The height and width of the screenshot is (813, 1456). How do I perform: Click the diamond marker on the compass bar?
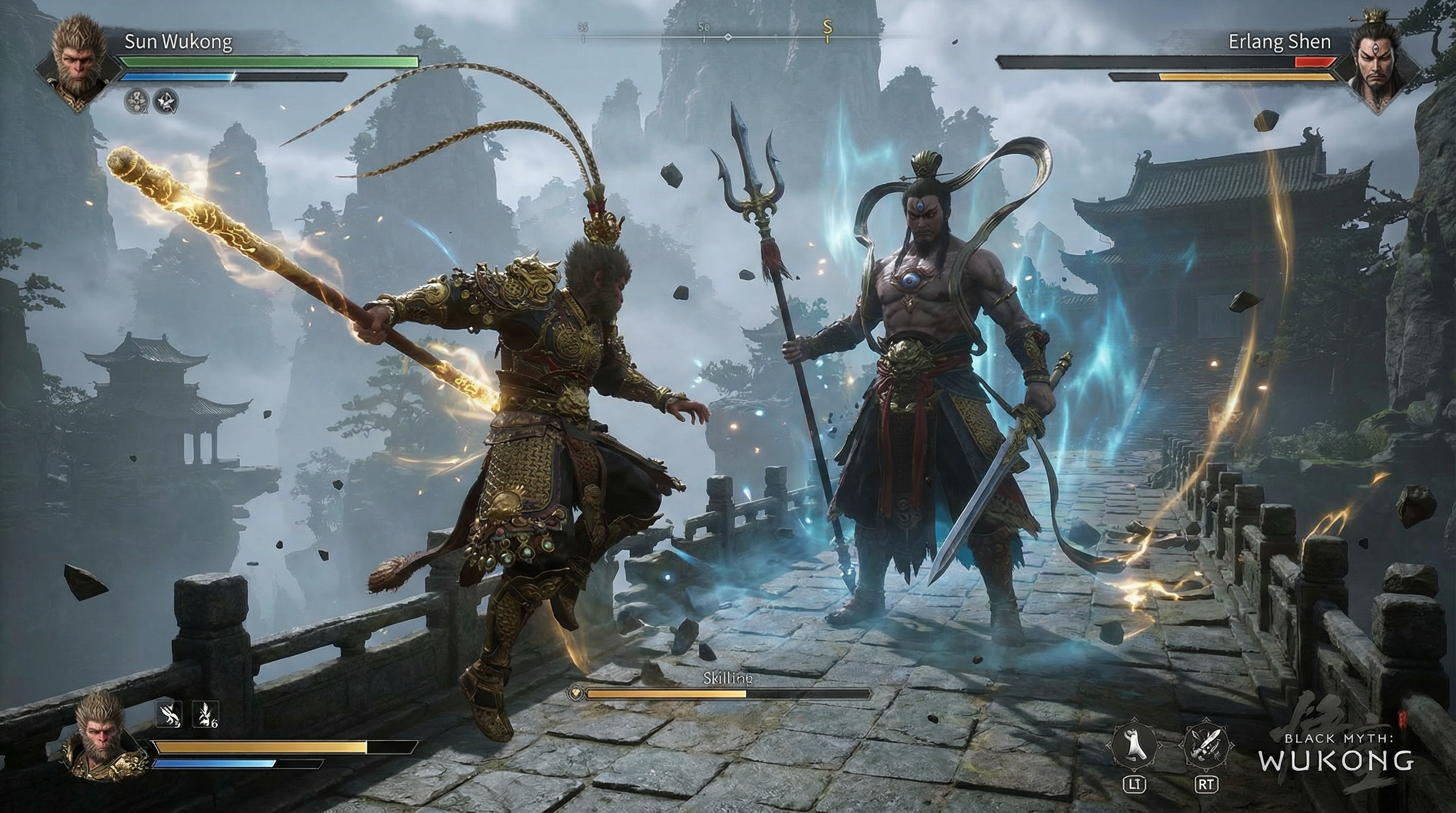[x=728, y=37]
